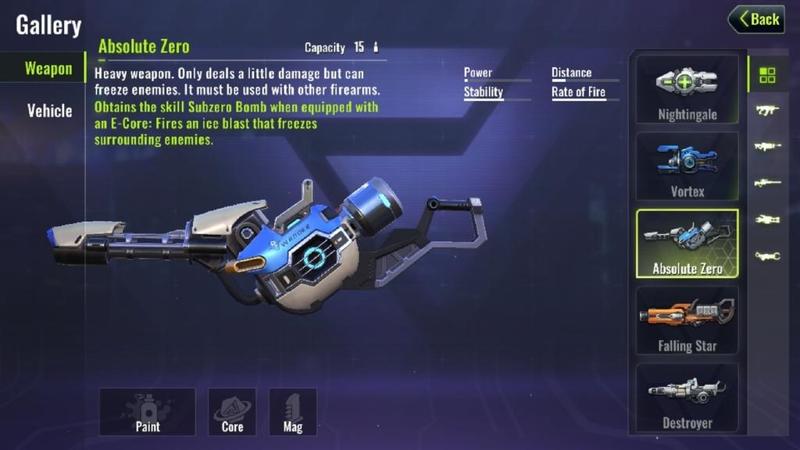Show the Destroyer weapon
800x450 pixels.
tap(687, 397)
